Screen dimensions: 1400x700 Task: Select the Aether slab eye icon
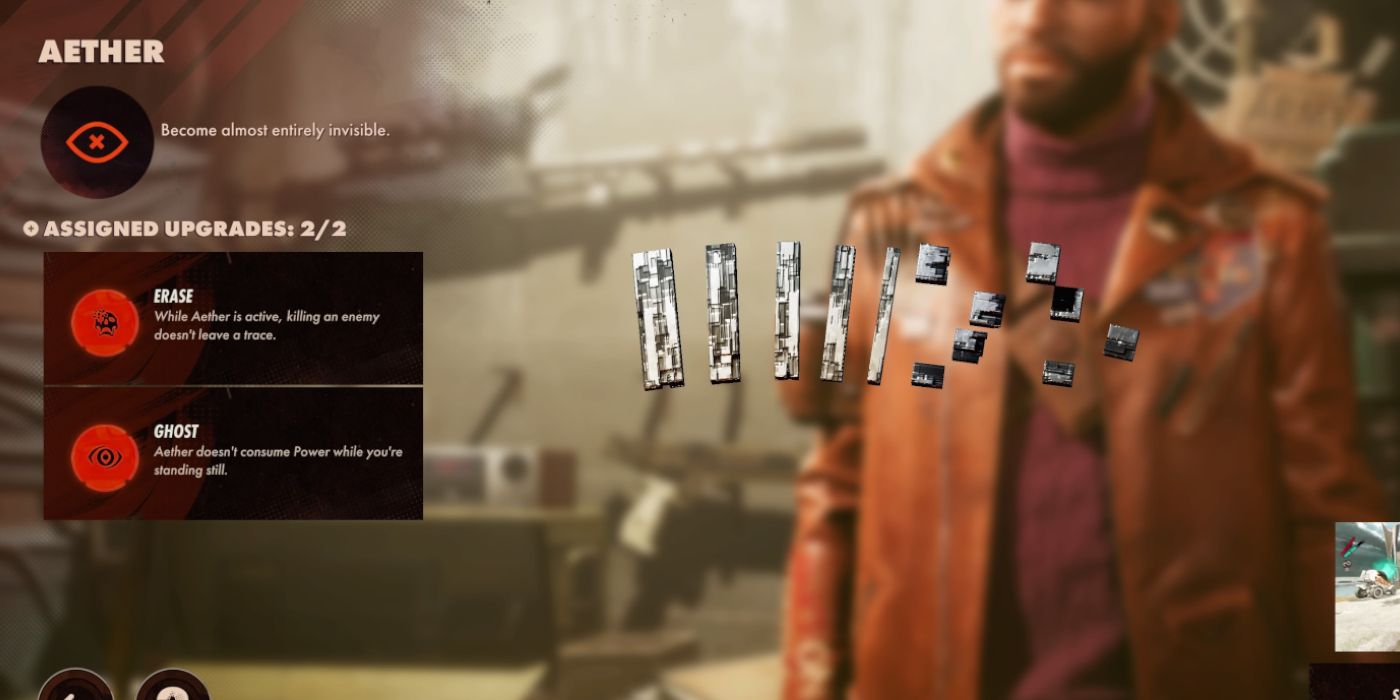pos(96,141)
